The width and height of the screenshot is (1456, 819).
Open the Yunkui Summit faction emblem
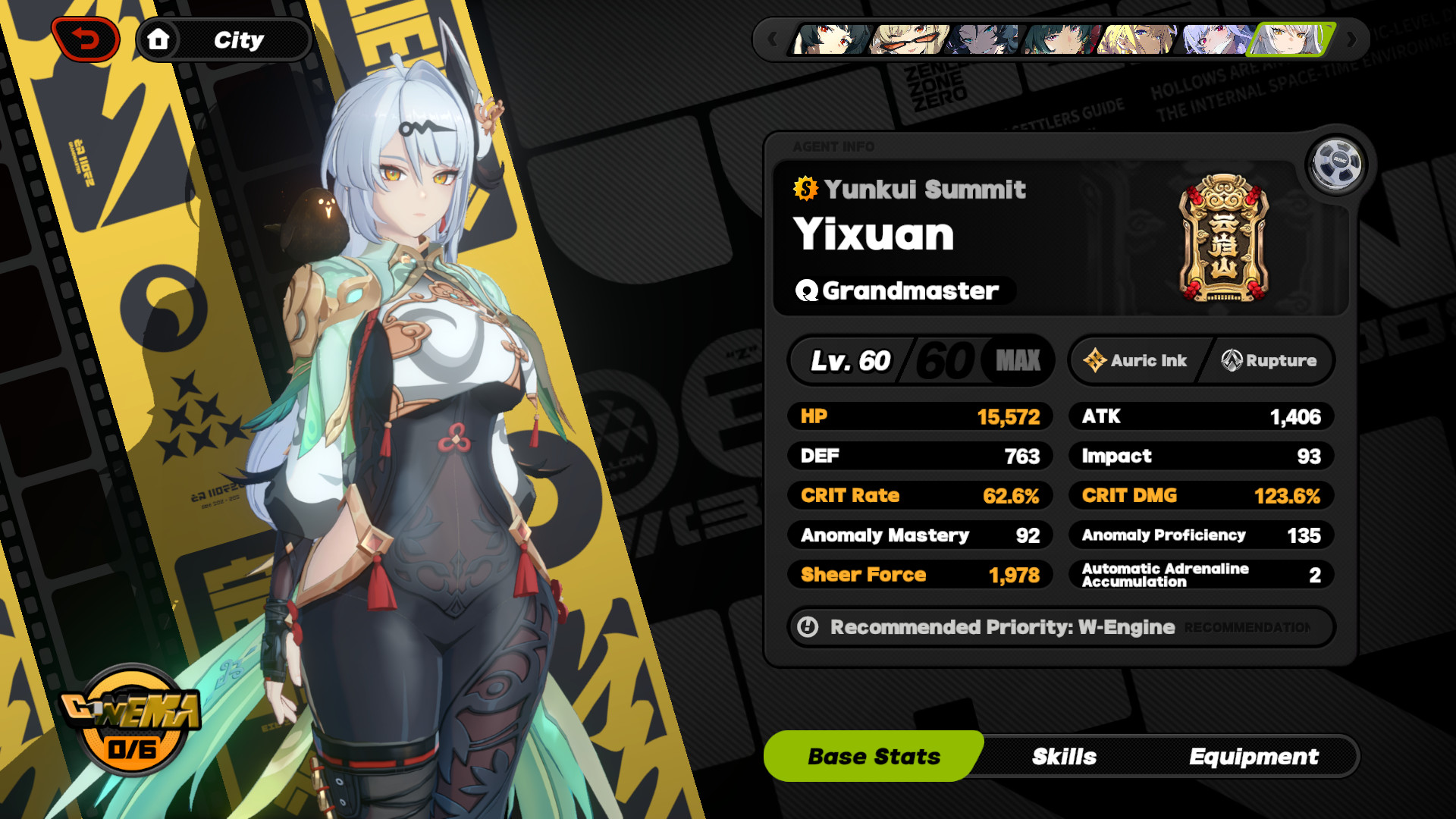coord(1223,238)
